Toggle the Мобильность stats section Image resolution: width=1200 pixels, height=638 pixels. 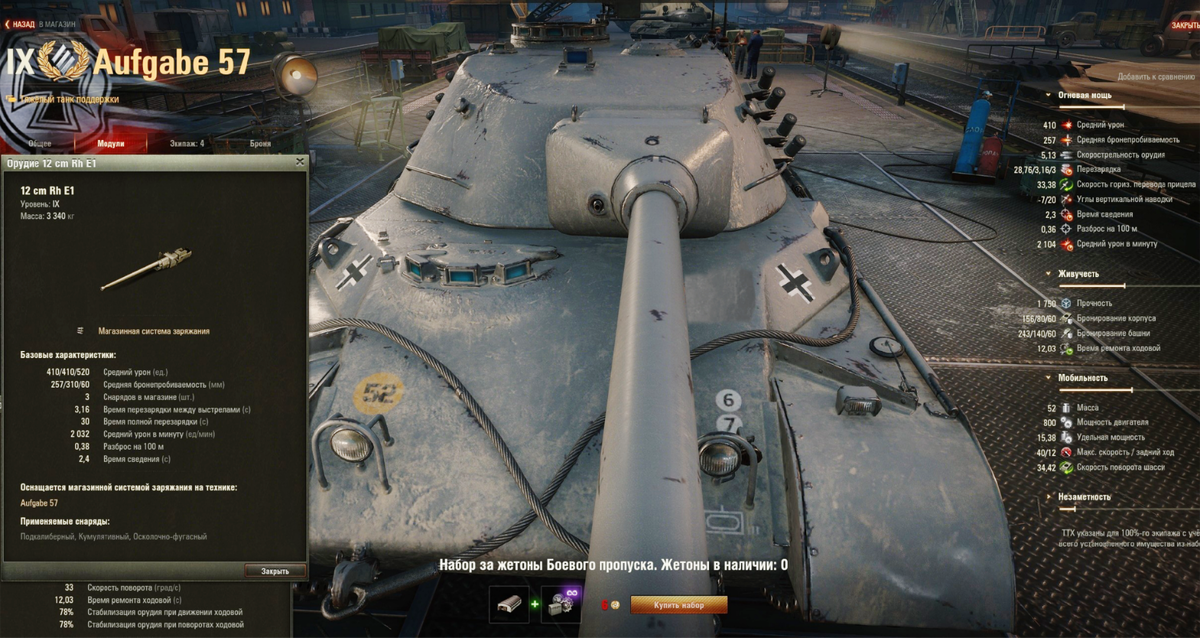[1082, 378]
